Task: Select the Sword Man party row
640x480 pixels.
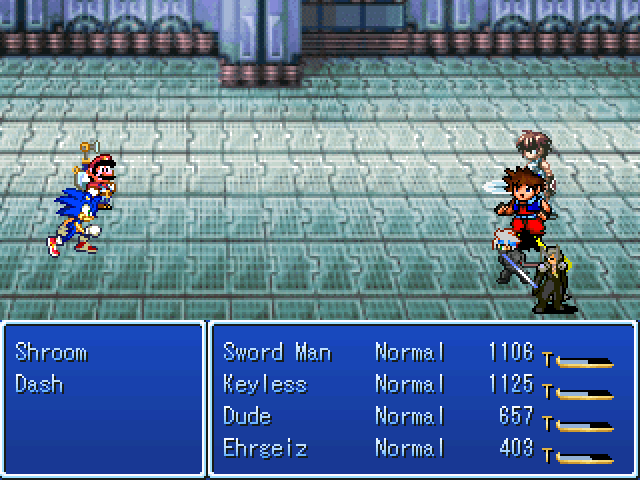Action: pos(277,353)
